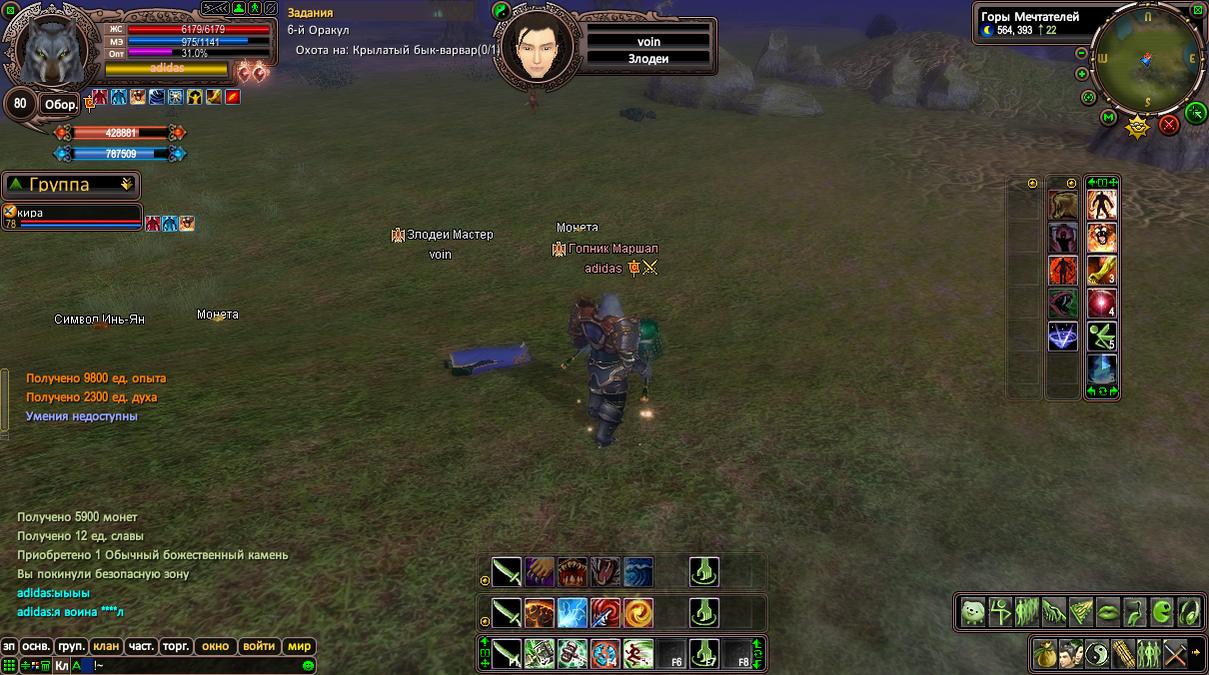Use the fanged red maw skill
This screenshot has width=1209, height=675.
click(573, 572)
